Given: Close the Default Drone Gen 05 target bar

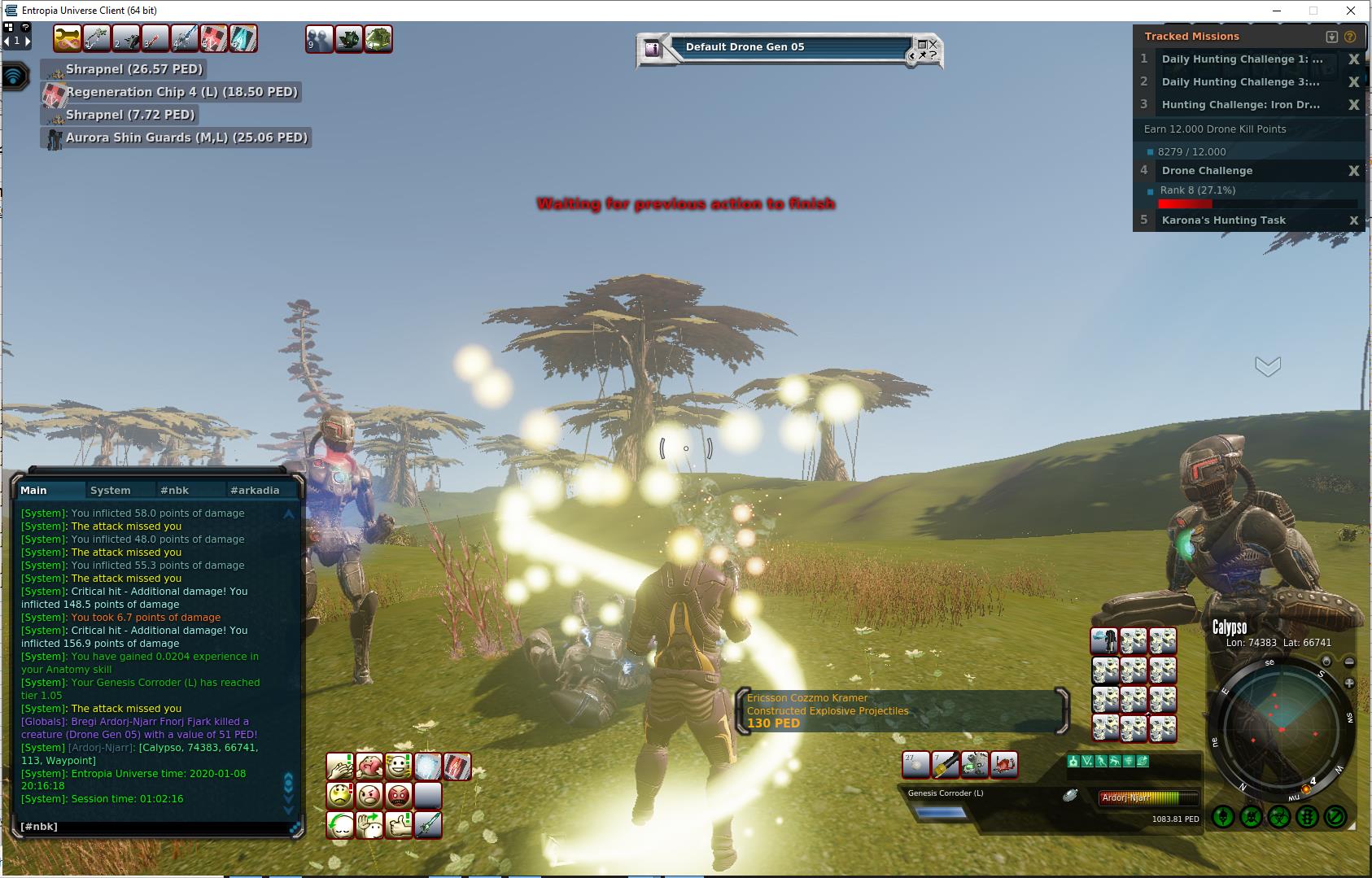Looking at the screenshot, I should [933, 44].
